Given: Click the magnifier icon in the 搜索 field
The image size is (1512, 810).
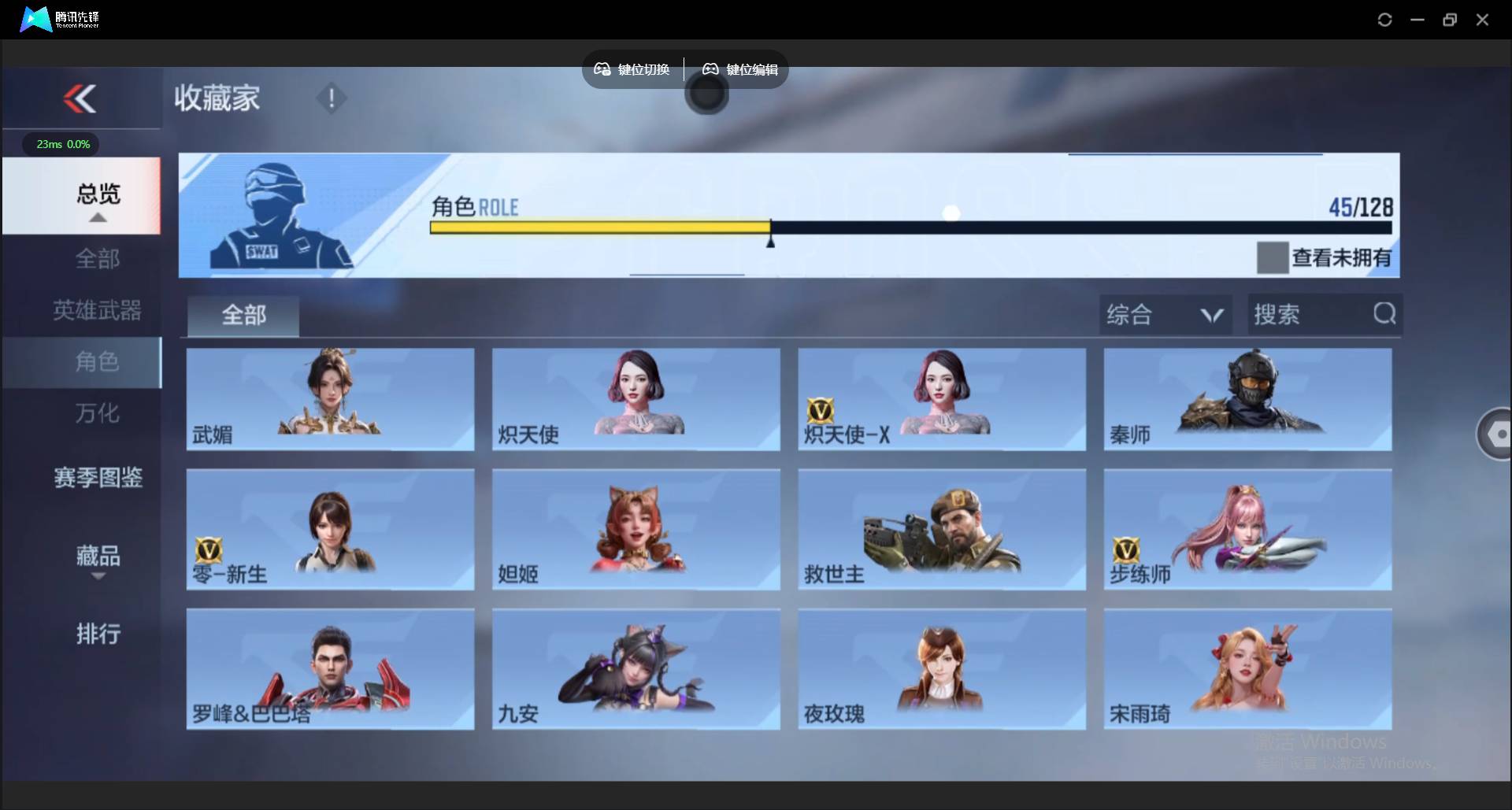Looking at the screenshot, I should 1384,313.
